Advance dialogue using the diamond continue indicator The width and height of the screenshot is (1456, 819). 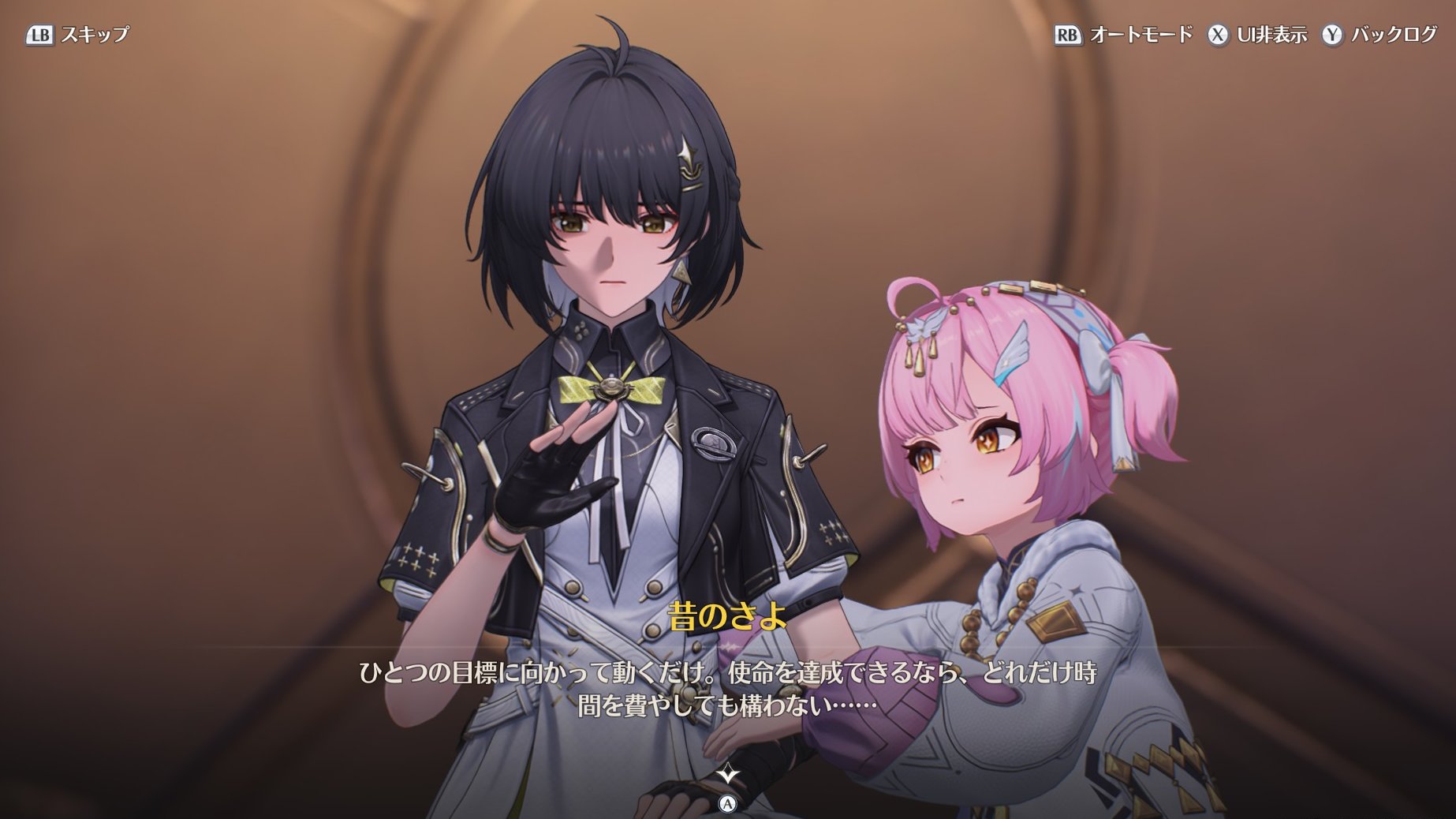727,774
